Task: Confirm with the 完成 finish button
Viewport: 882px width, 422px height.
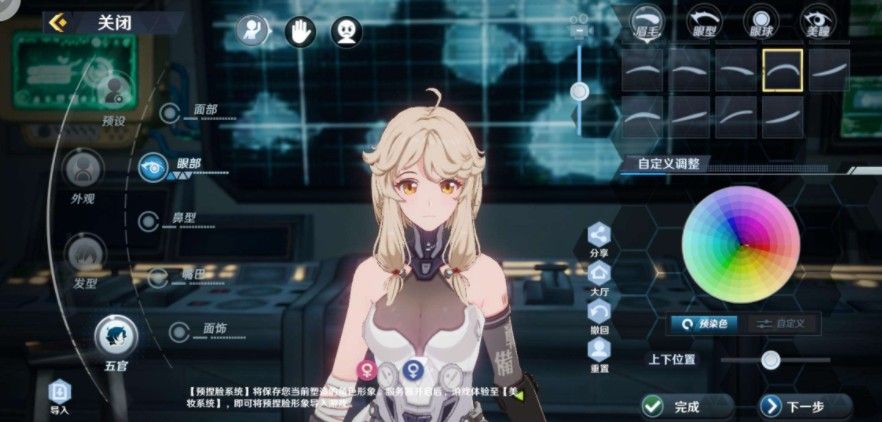Action: tap(675, 406)
